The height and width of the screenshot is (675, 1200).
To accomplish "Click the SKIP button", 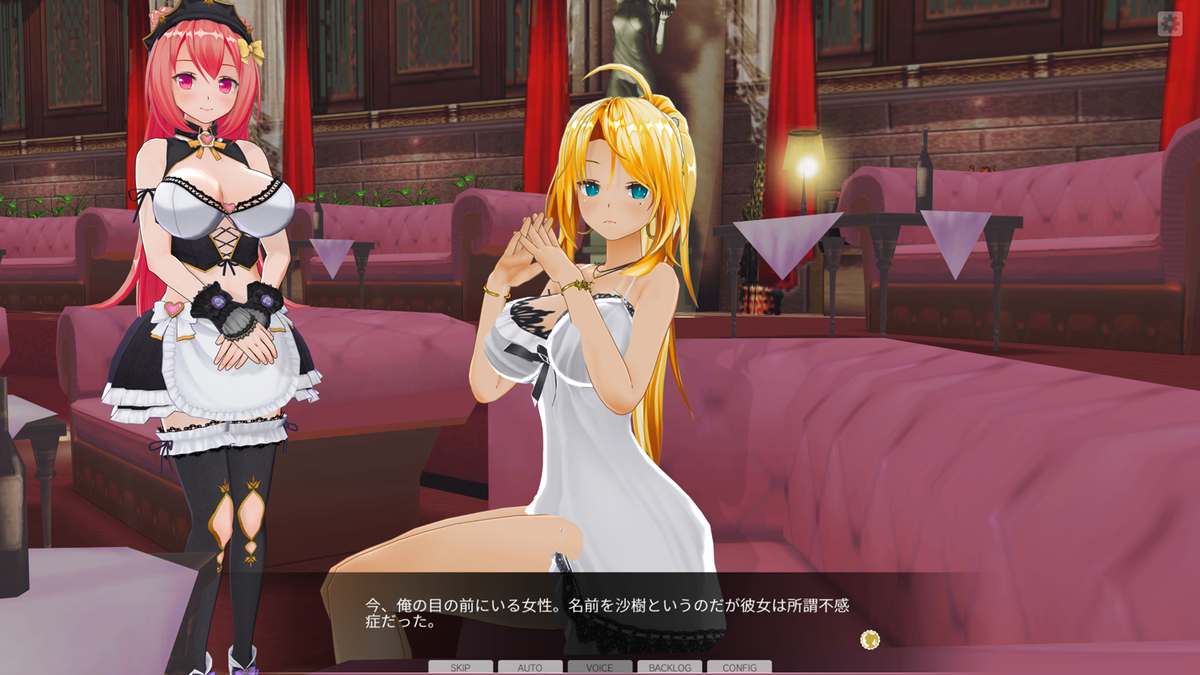I will (460, 667).
